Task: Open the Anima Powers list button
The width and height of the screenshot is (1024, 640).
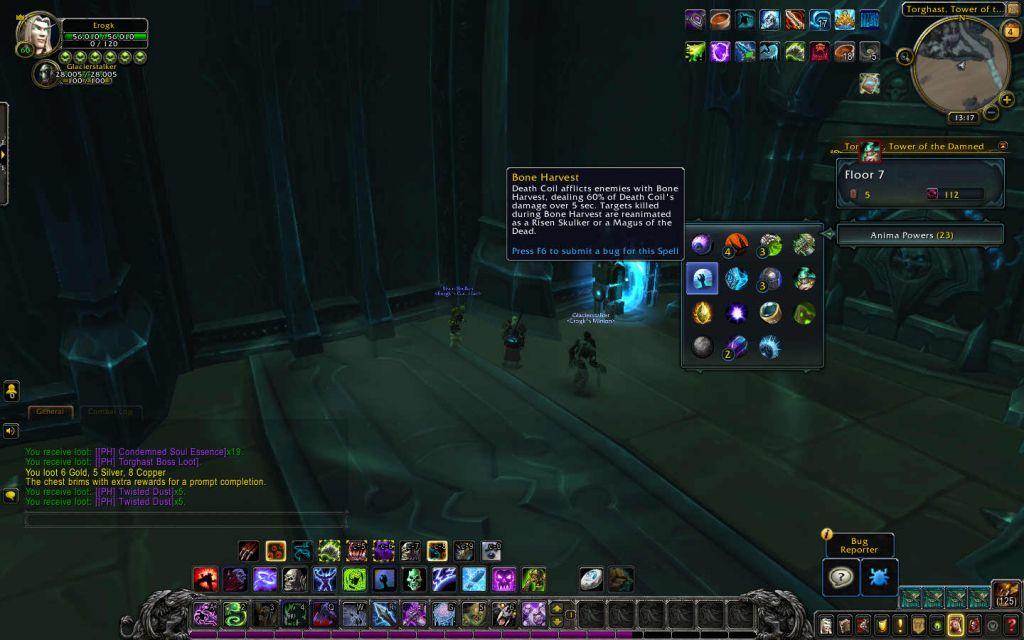Action: click(x=919, y=235)
